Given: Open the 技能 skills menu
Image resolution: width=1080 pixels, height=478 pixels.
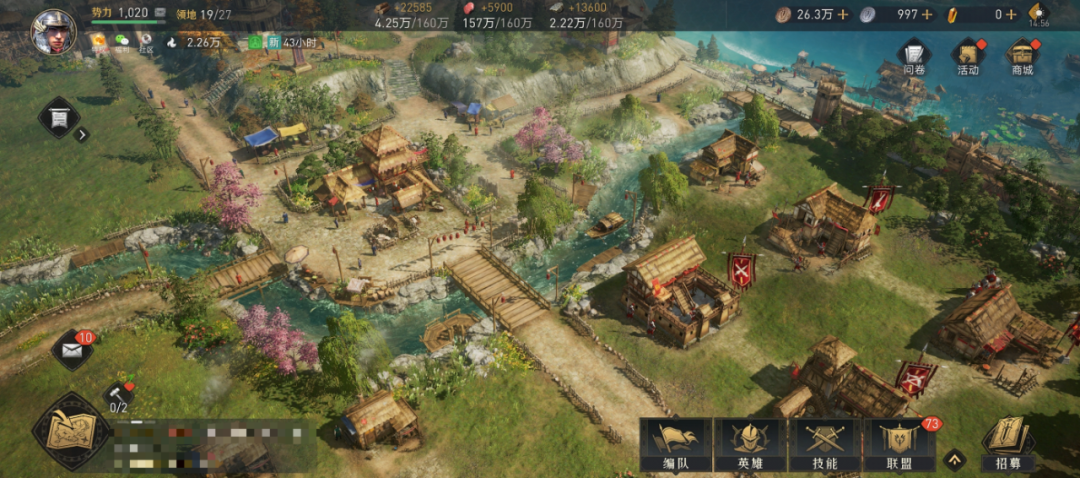Looking at the screenshot, I should point(824,444).
